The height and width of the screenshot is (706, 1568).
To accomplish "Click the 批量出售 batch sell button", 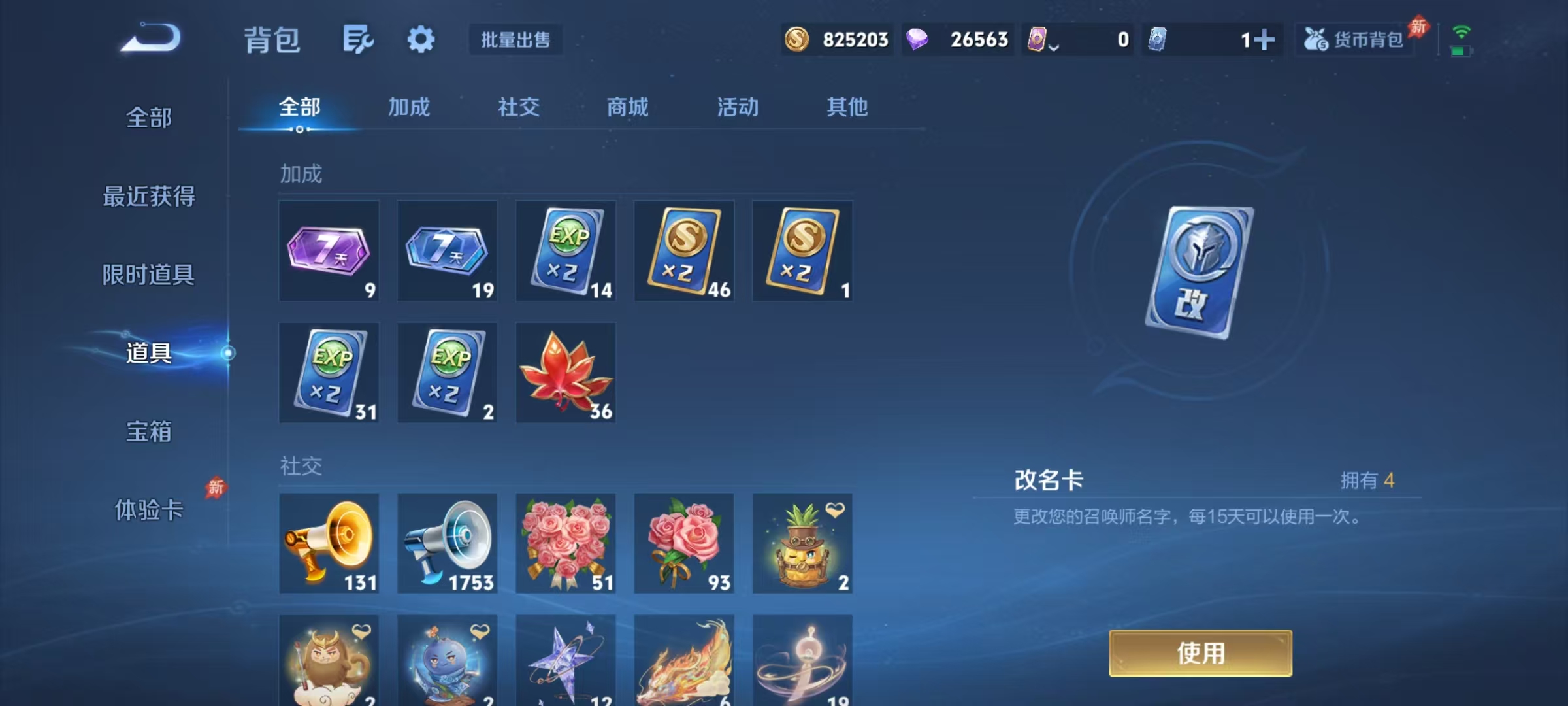I will coord(515,40).
